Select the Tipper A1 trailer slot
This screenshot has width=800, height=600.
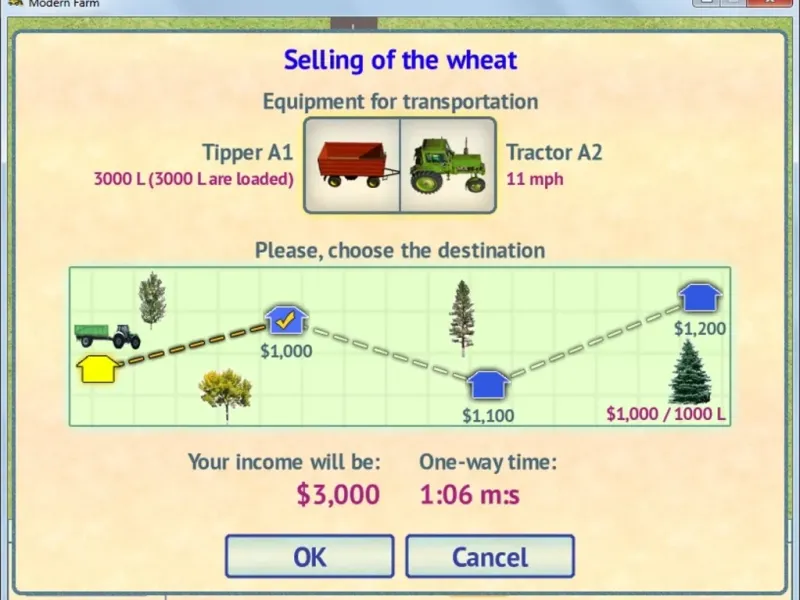point(352,165)
